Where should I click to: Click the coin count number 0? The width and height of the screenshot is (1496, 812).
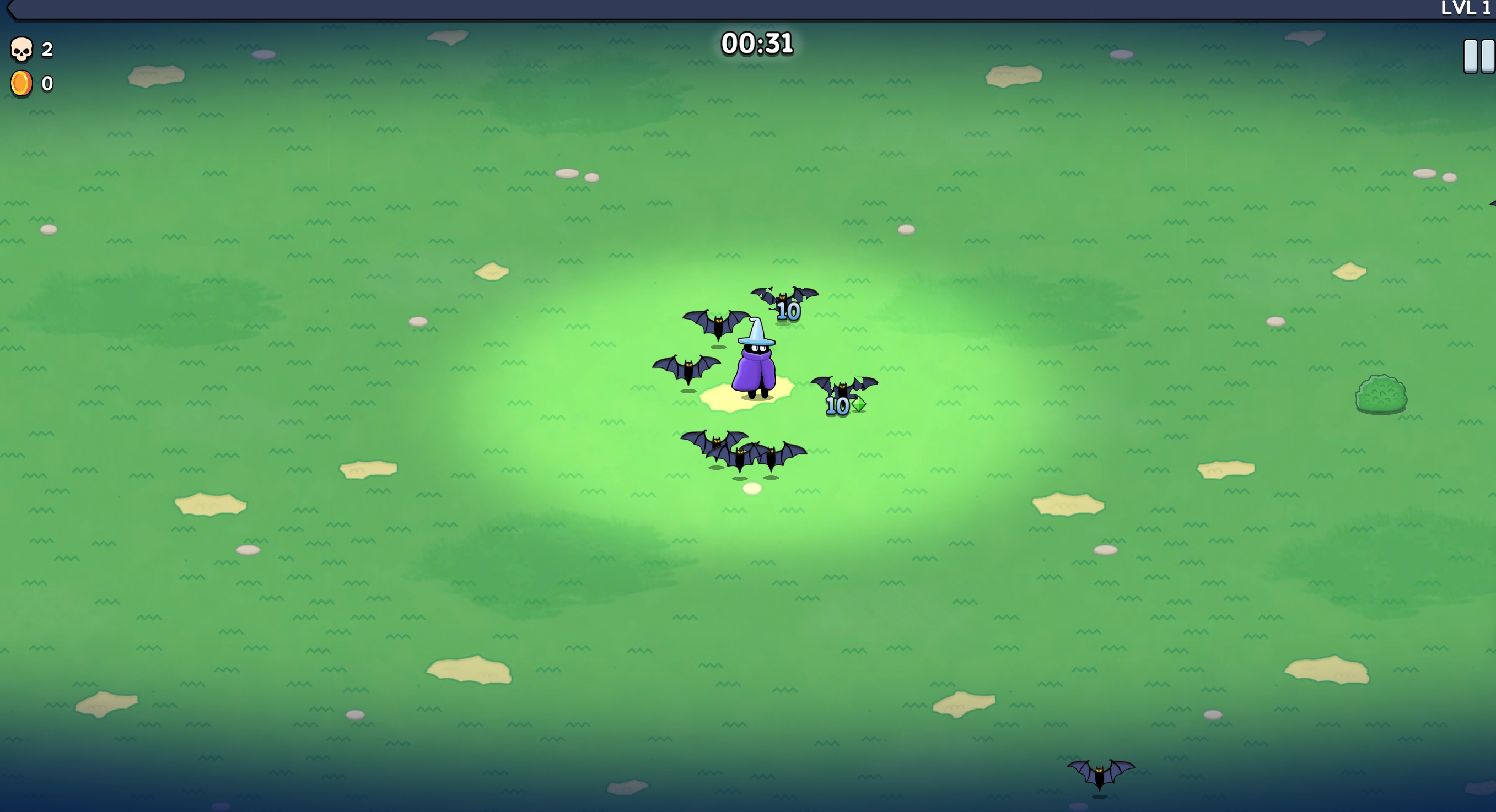47,83
